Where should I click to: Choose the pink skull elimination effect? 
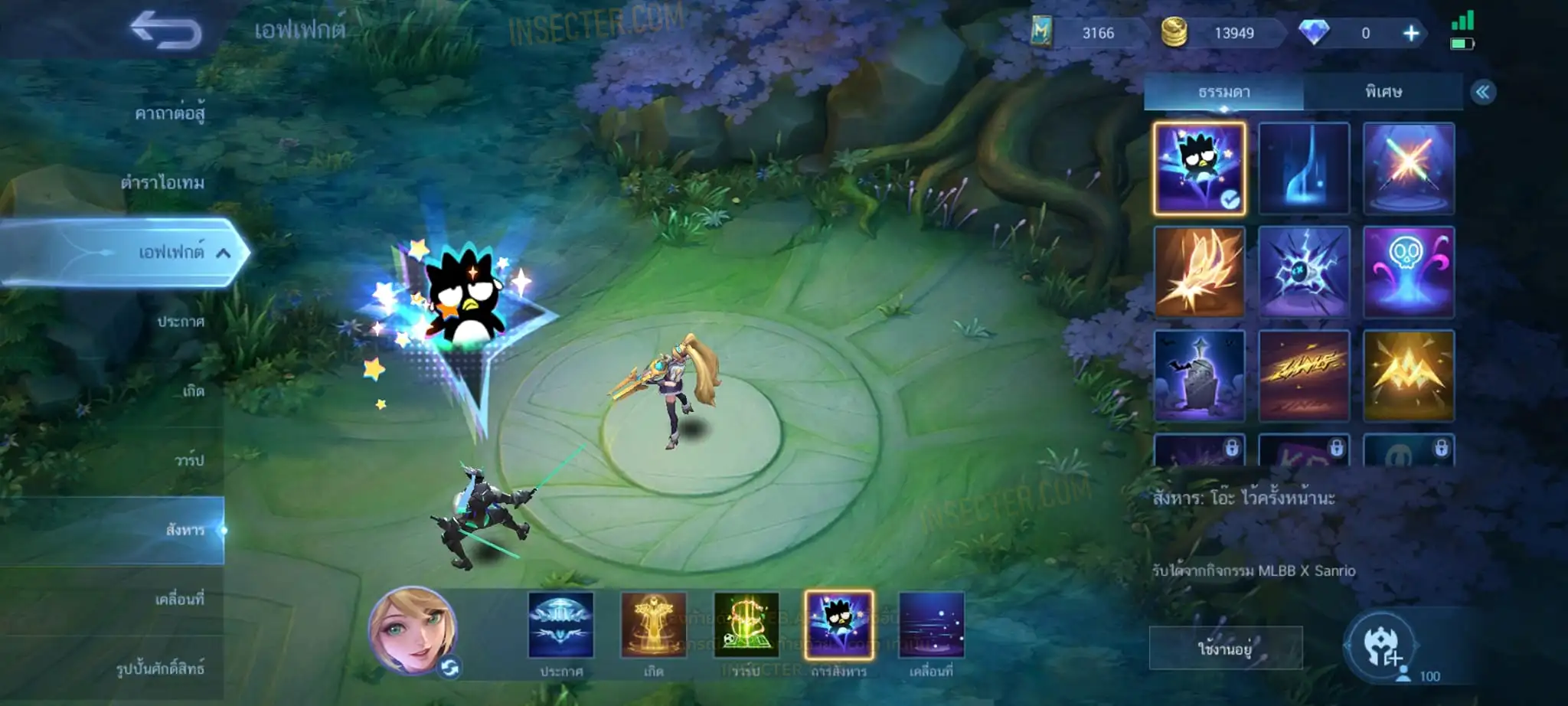point(1409,272)
